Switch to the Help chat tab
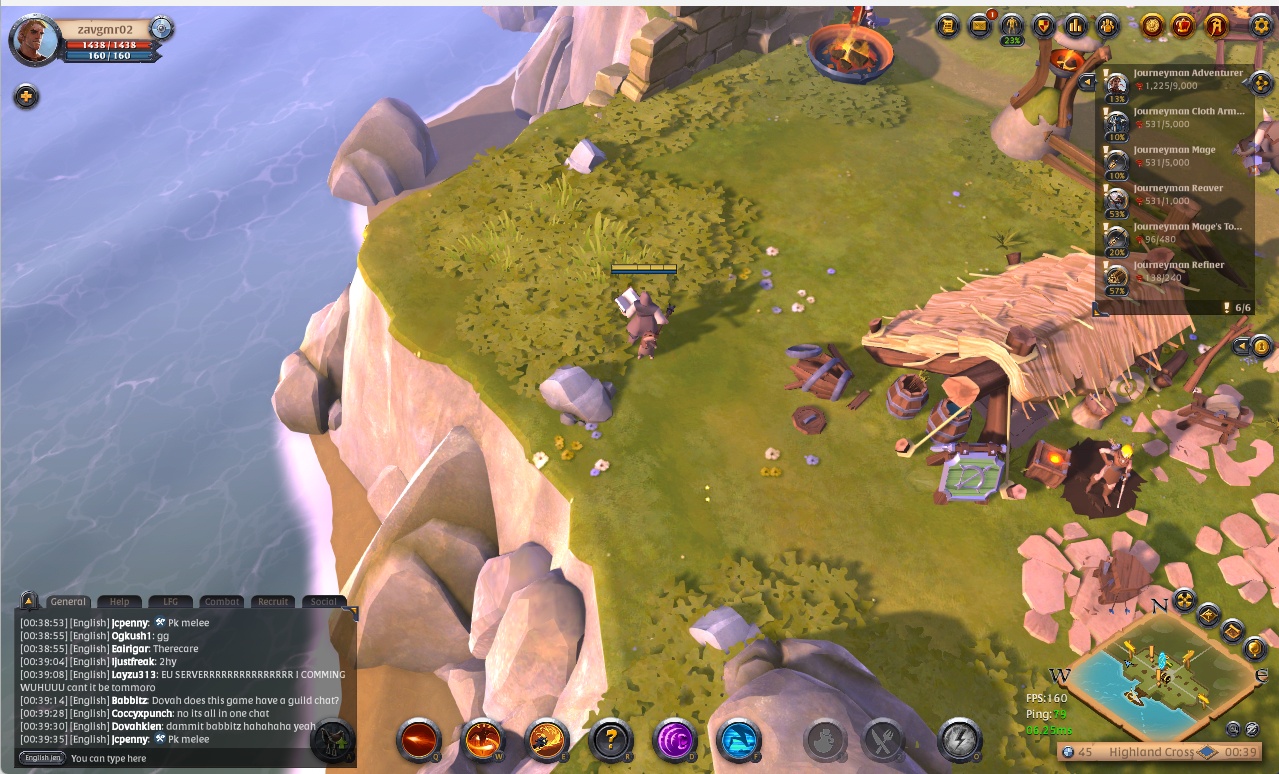This screenshot has width=1279, height=774. pos(119,602)
